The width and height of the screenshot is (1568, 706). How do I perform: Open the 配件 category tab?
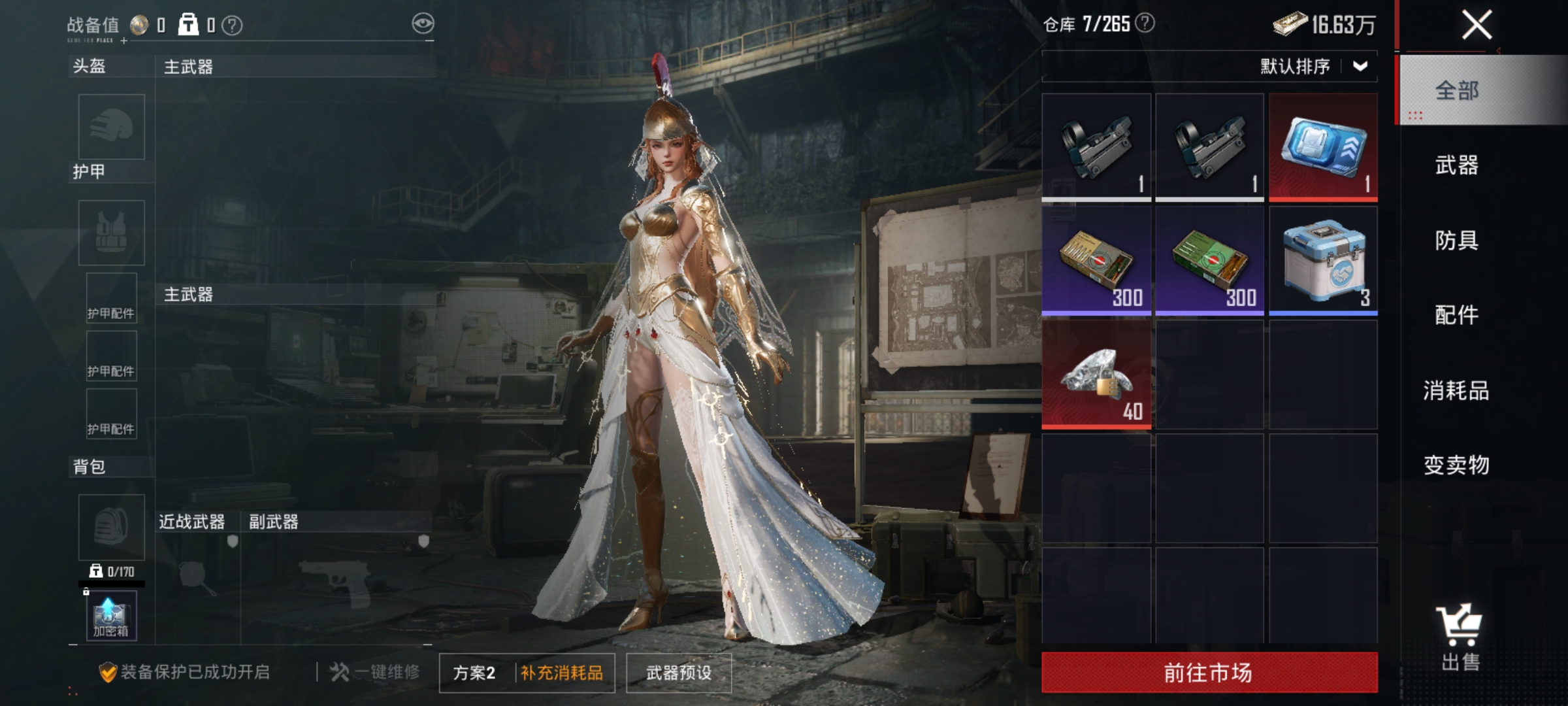coord(1456,315)
